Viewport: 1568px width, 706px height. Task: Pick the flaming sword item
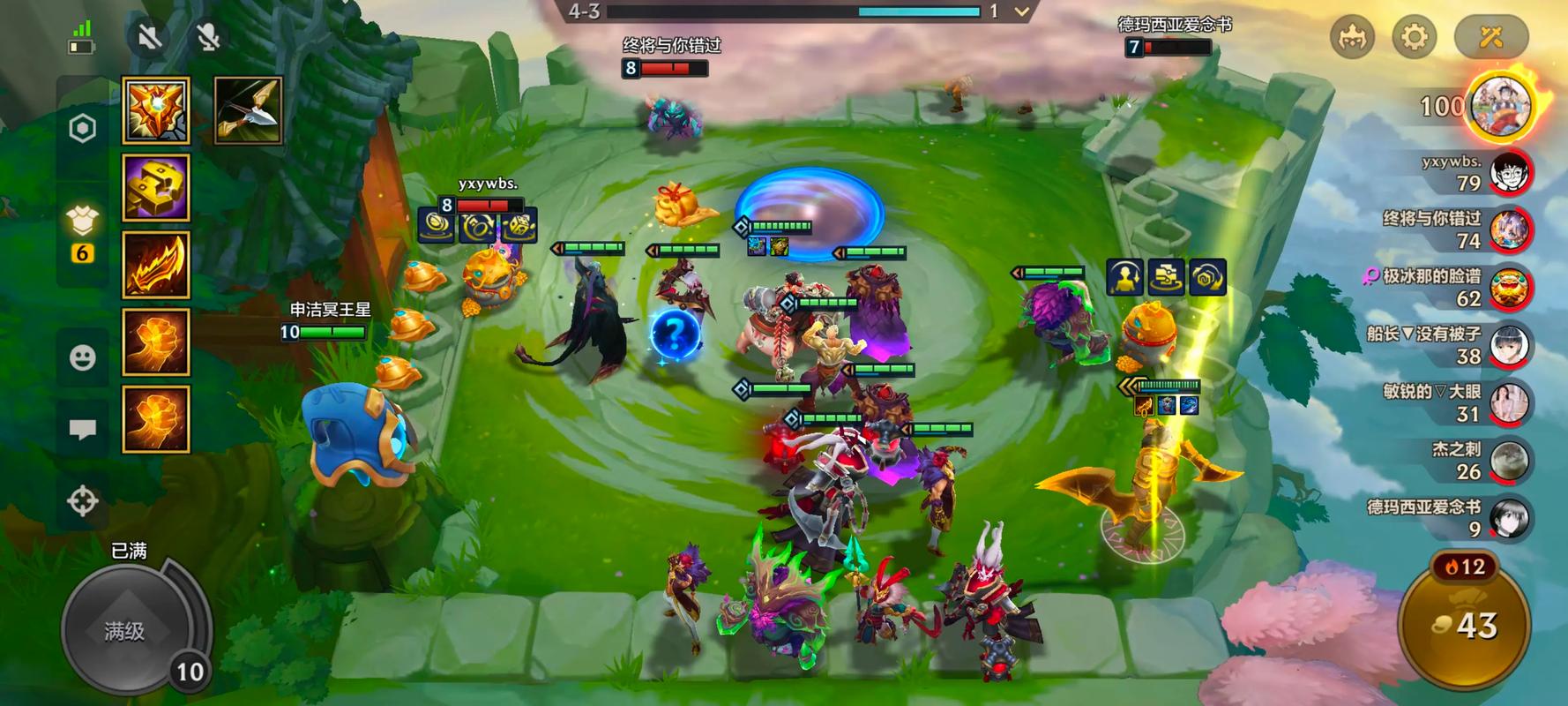[156, 265]
